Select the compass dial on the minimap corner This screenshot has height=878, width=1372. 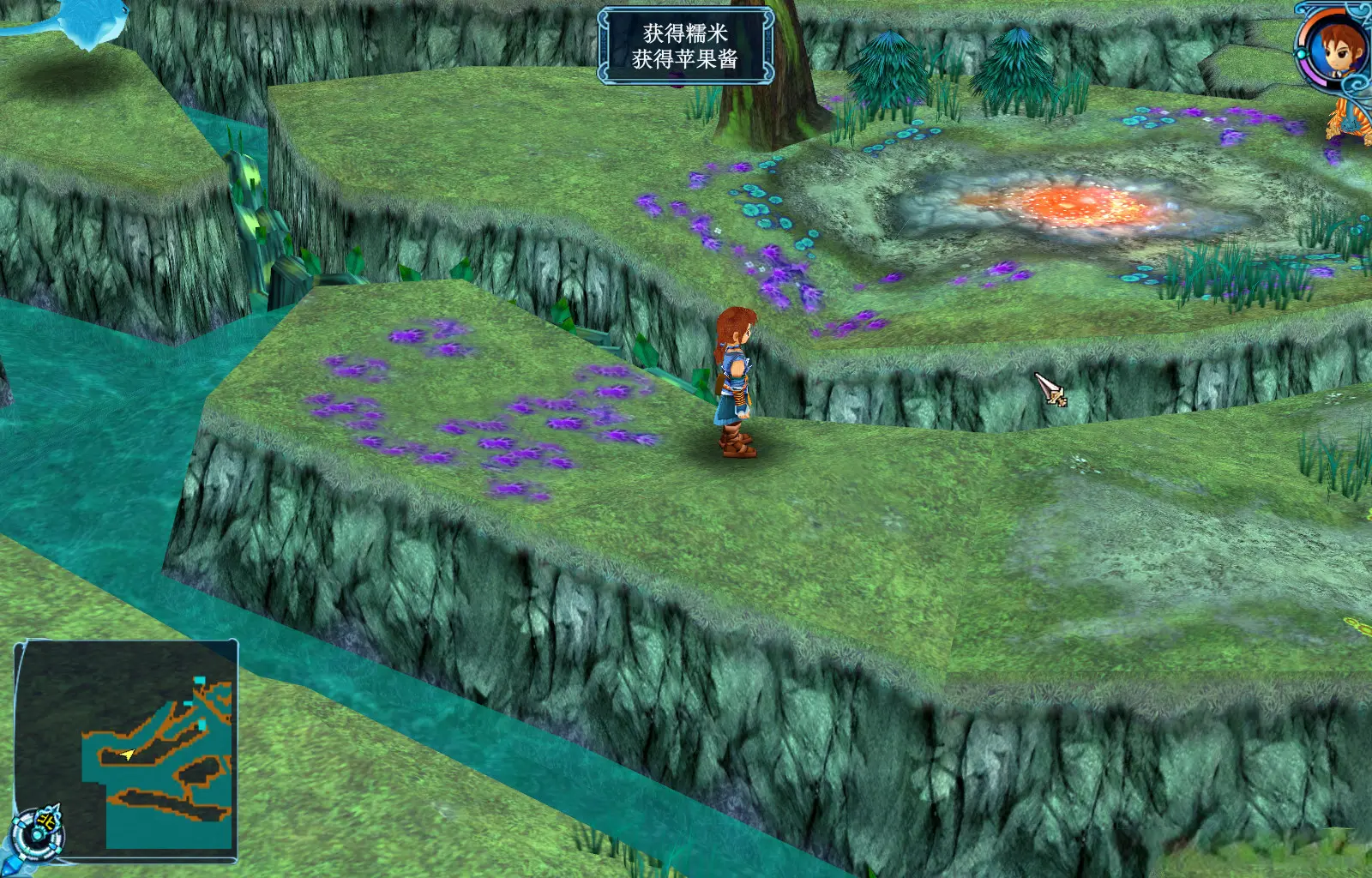[x=37, y=832]
